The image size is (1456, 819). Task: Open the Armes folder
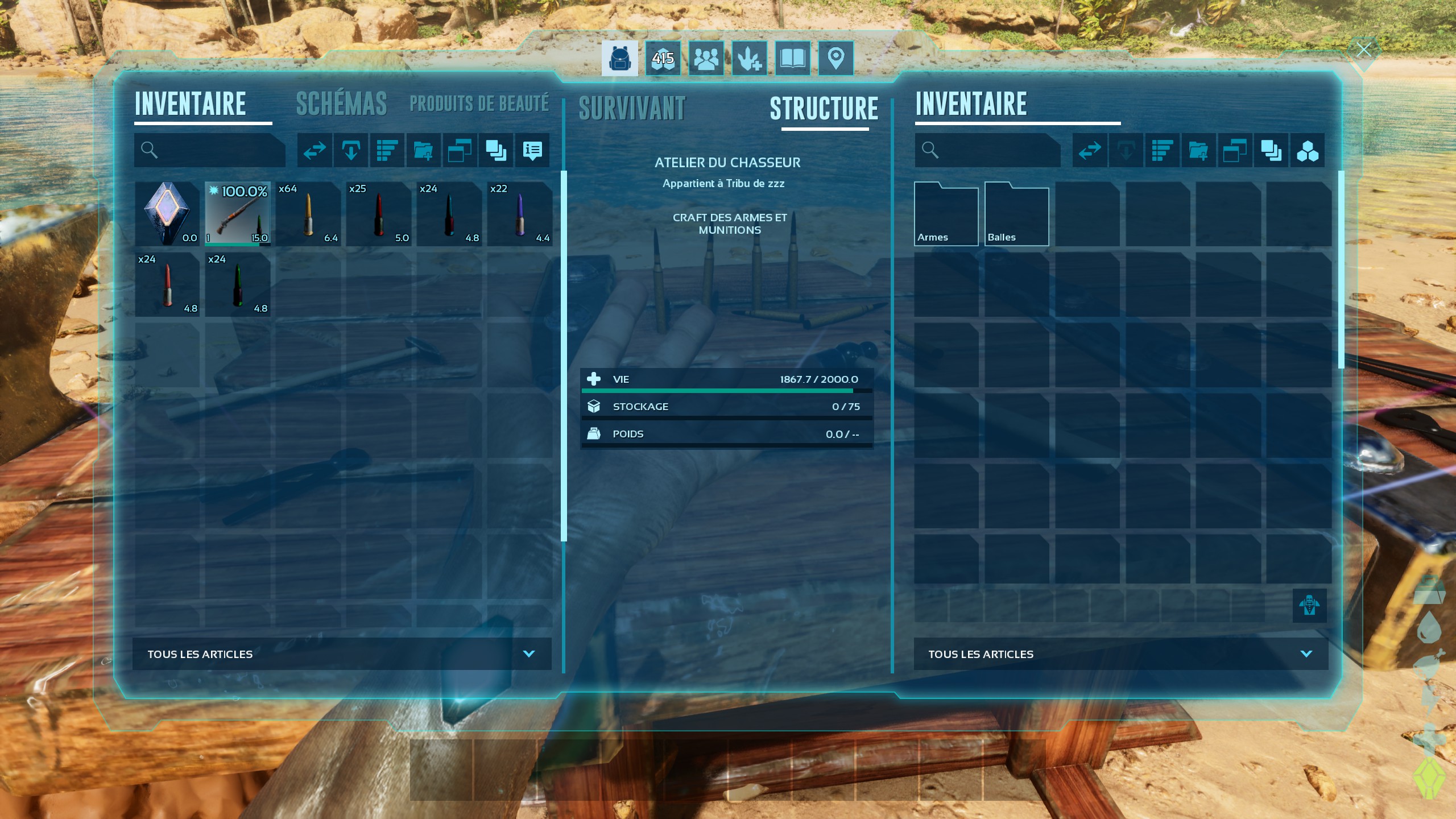pyautogui.click(x=946, y=214)
